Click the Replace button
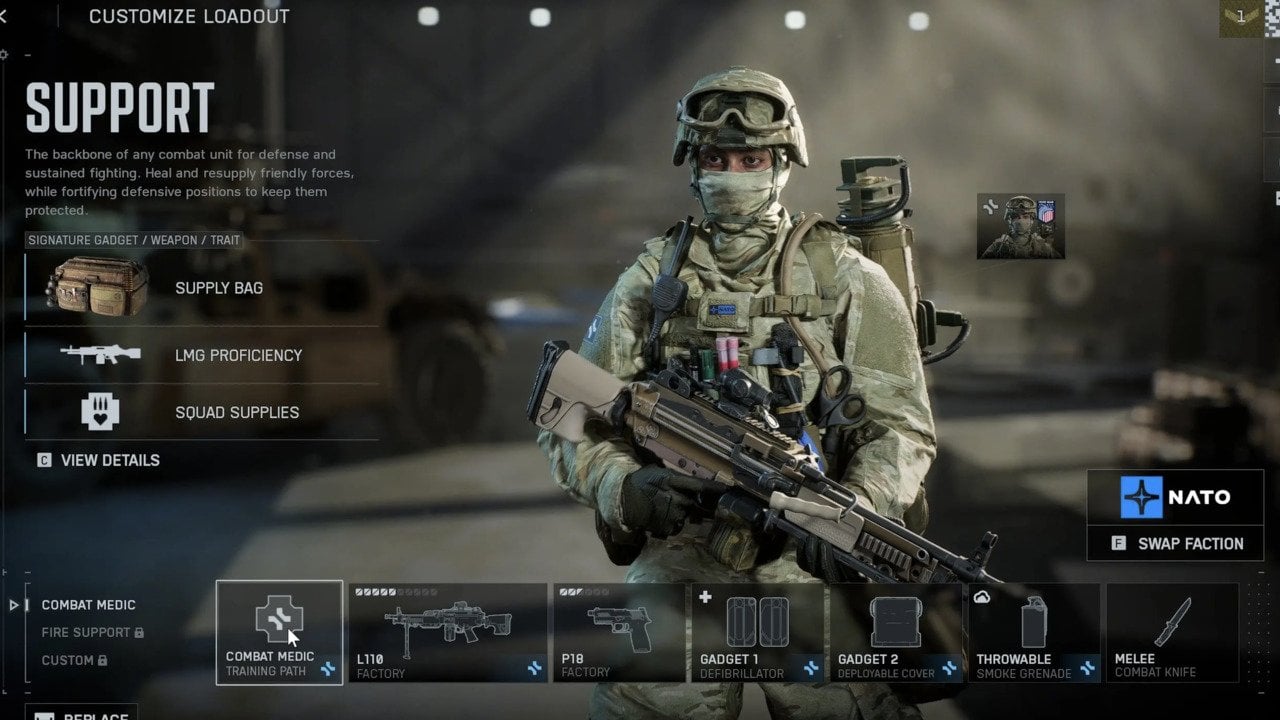 (x=80, y=714)
